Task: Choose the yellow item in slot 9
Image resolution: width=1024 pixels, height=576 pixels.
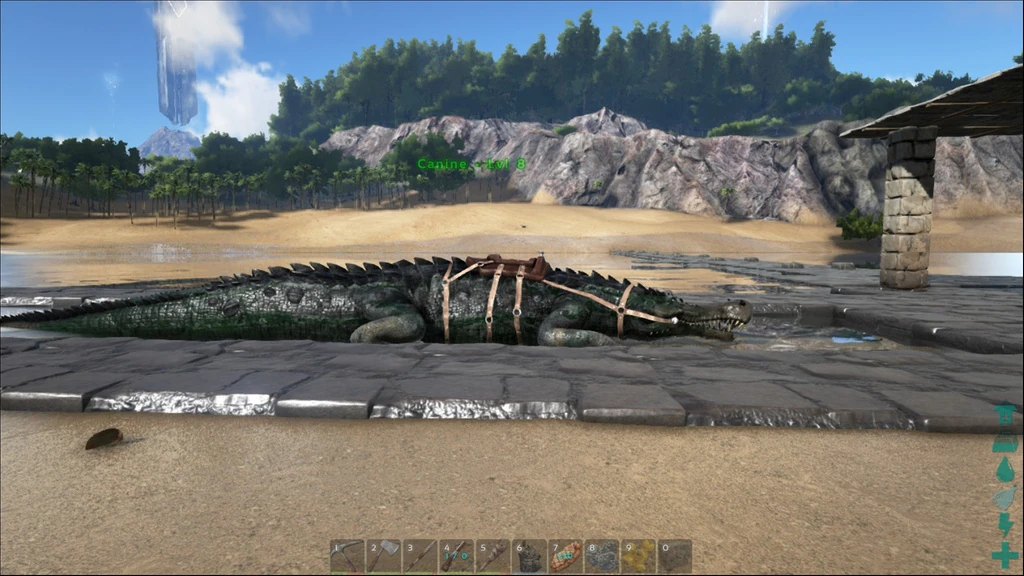Action: (x=638, y=557)
